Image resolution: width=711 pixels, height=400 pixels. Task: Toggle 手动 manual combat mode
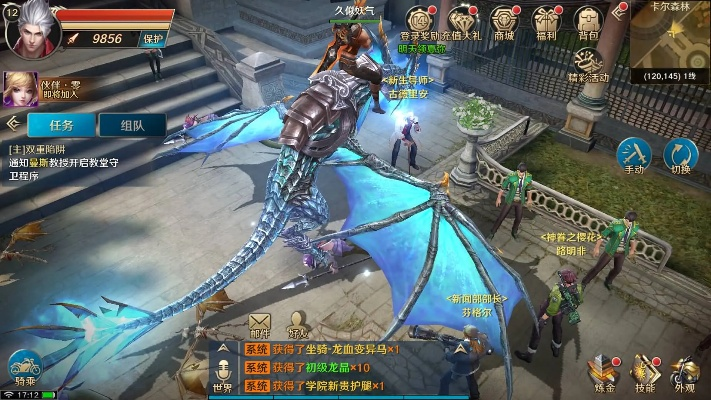tap(634, 155)
